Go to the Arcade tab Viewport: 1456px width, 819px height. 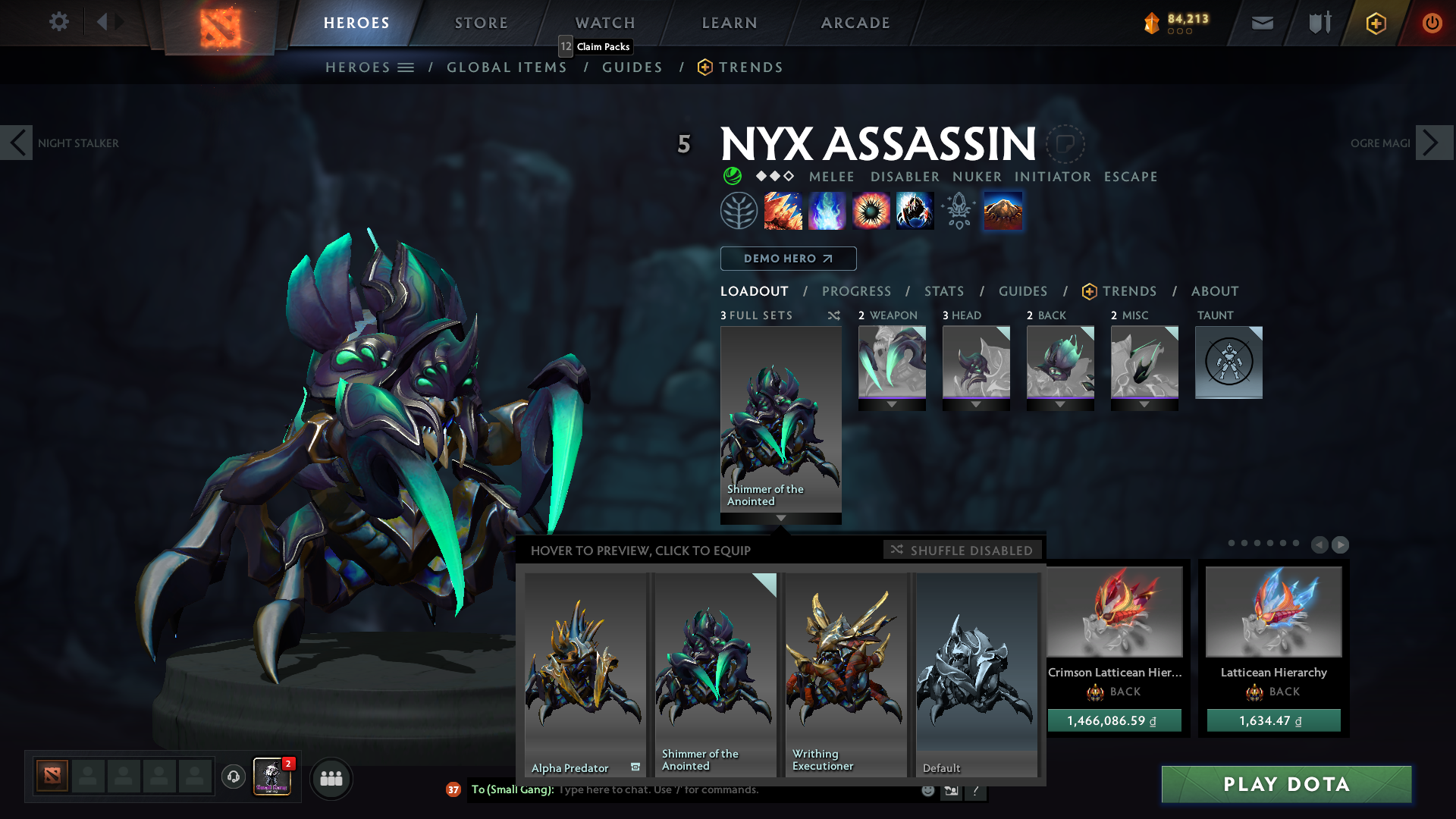[x=855, y=23]
